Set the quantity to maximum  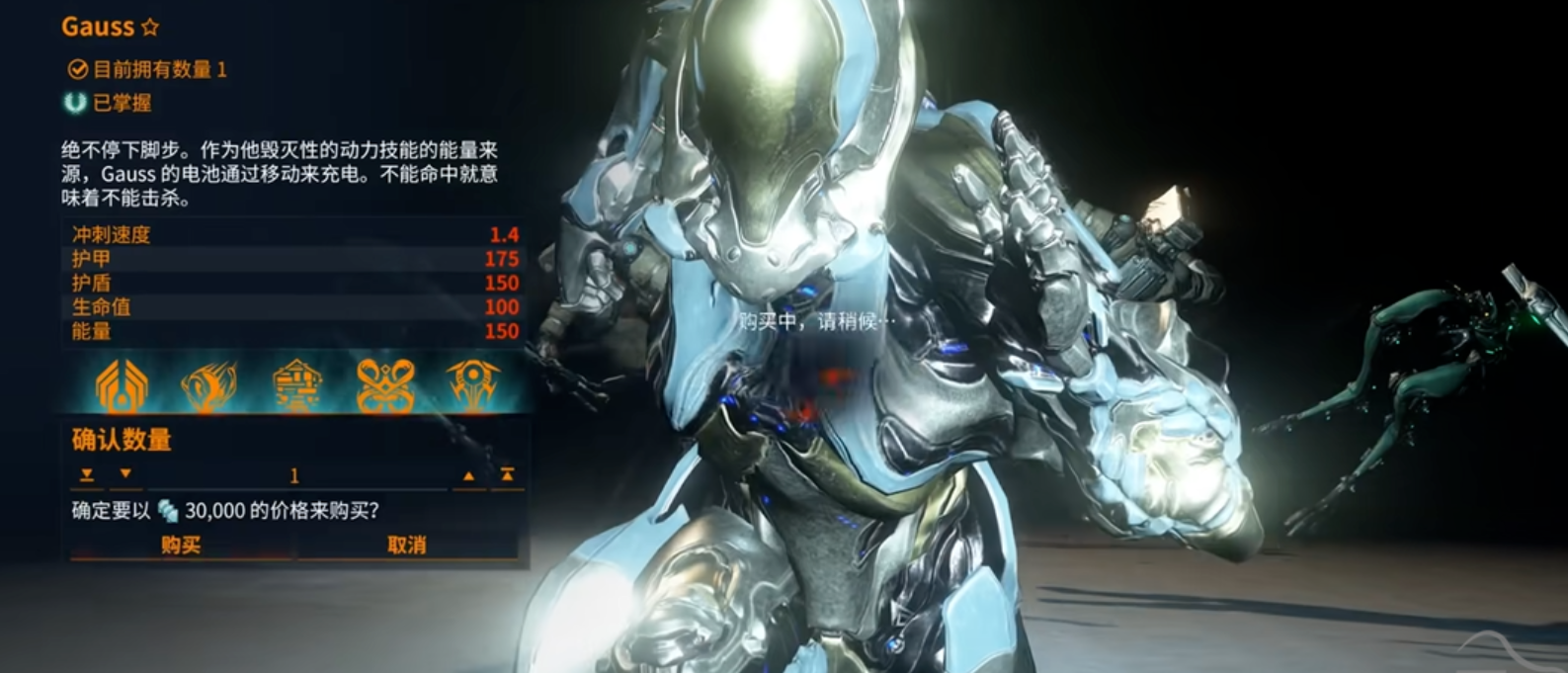(x=507, y=475)
